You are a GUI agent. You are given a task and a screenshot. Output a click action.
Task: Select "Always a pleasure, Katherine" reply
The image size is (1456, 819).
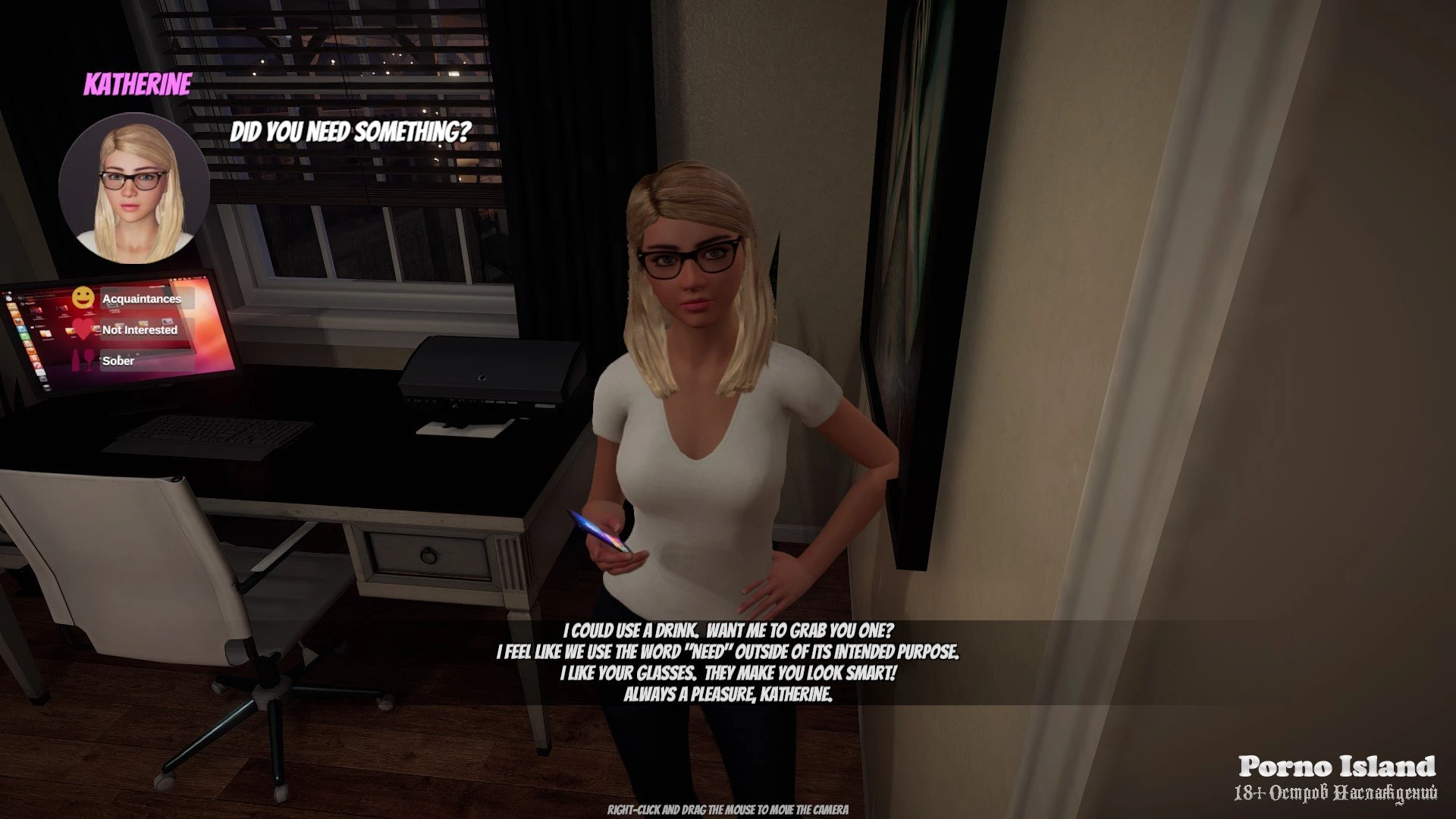[x=728, y=694]
